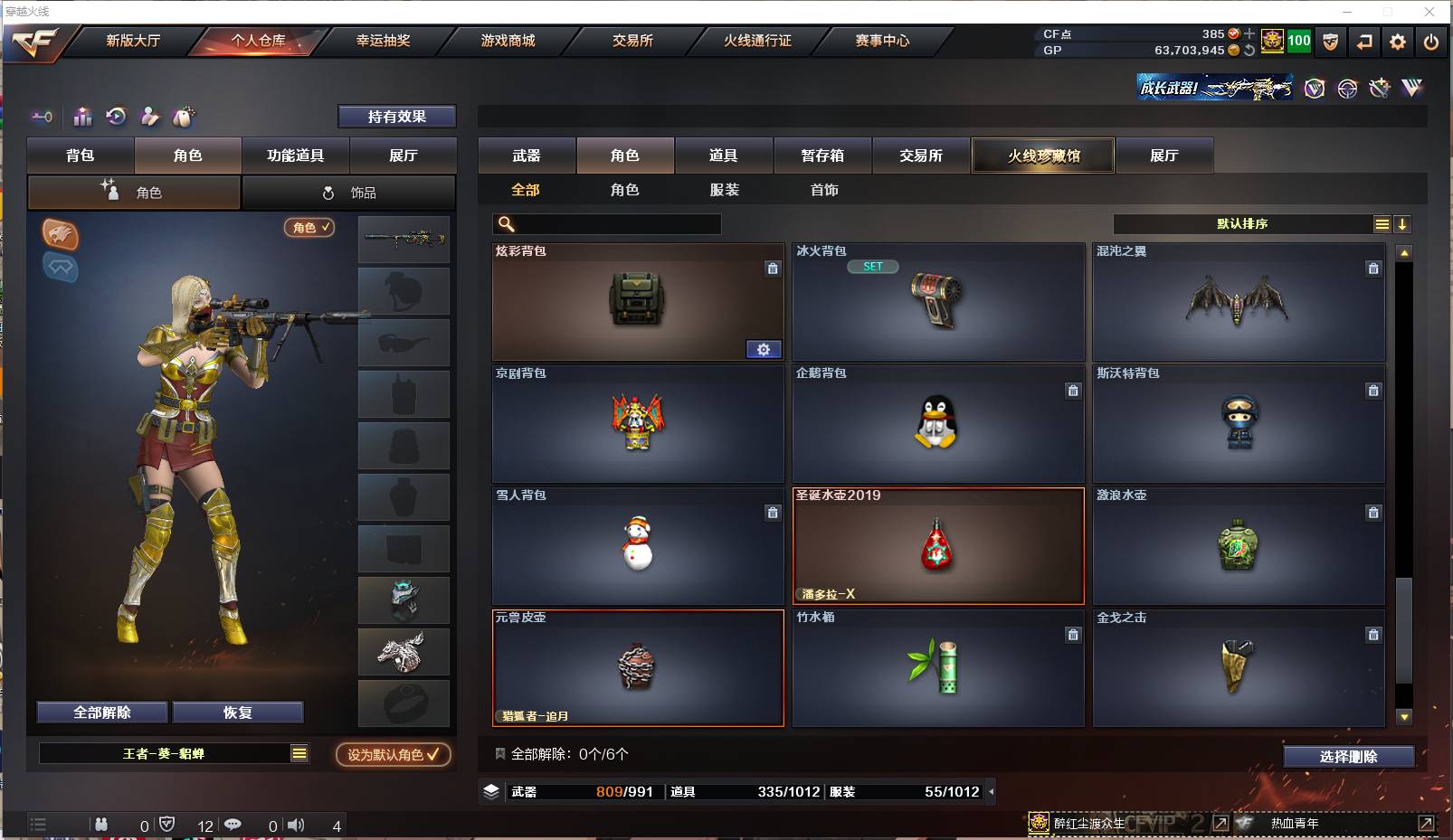Screen dimensions: 1453x840
Task: Switch to the 火线珍藏馆 tab
Action: [x=1042, y=156]
